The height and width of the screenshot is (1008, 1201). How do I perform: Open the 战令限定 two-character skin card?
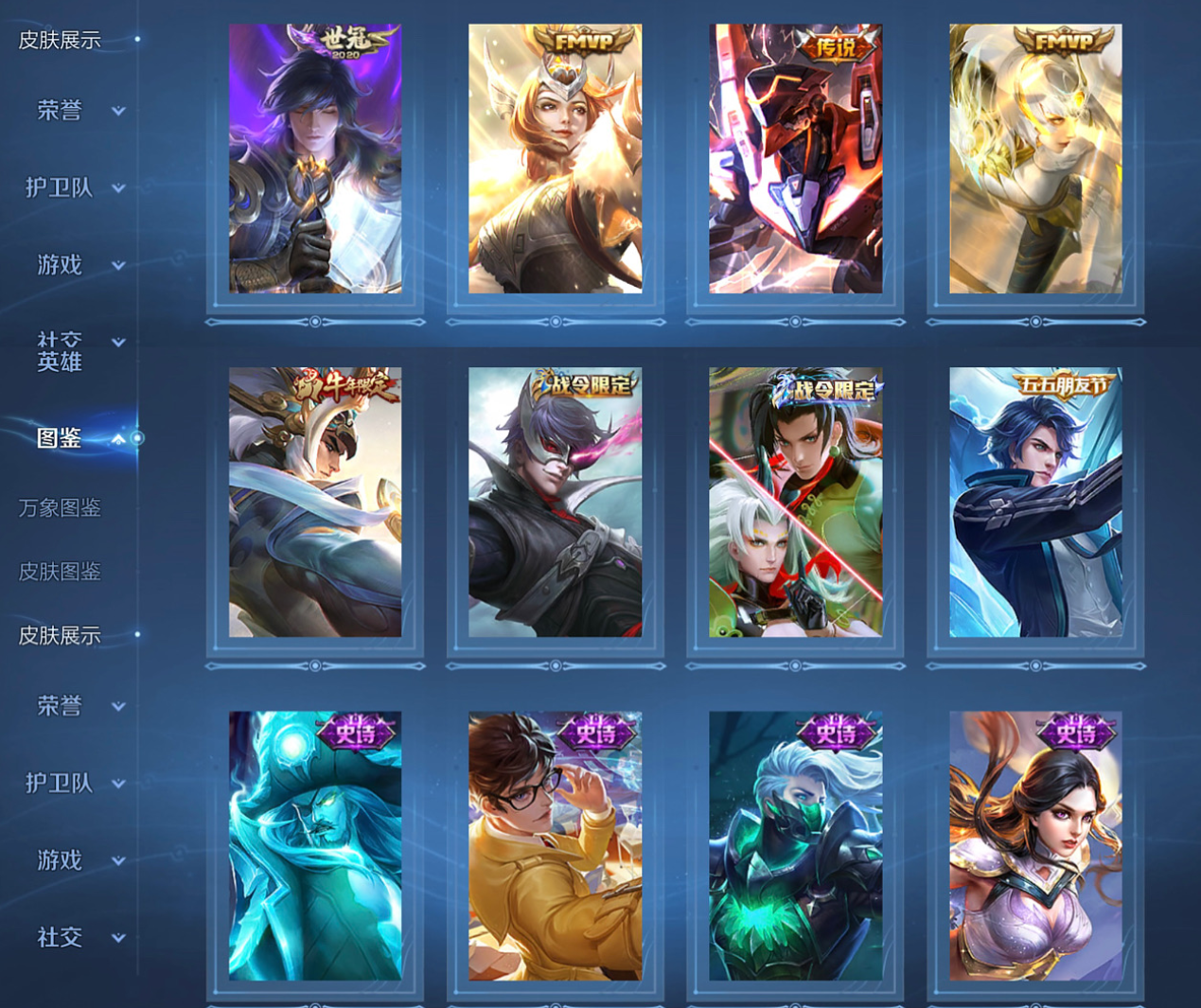click(796, 503)
